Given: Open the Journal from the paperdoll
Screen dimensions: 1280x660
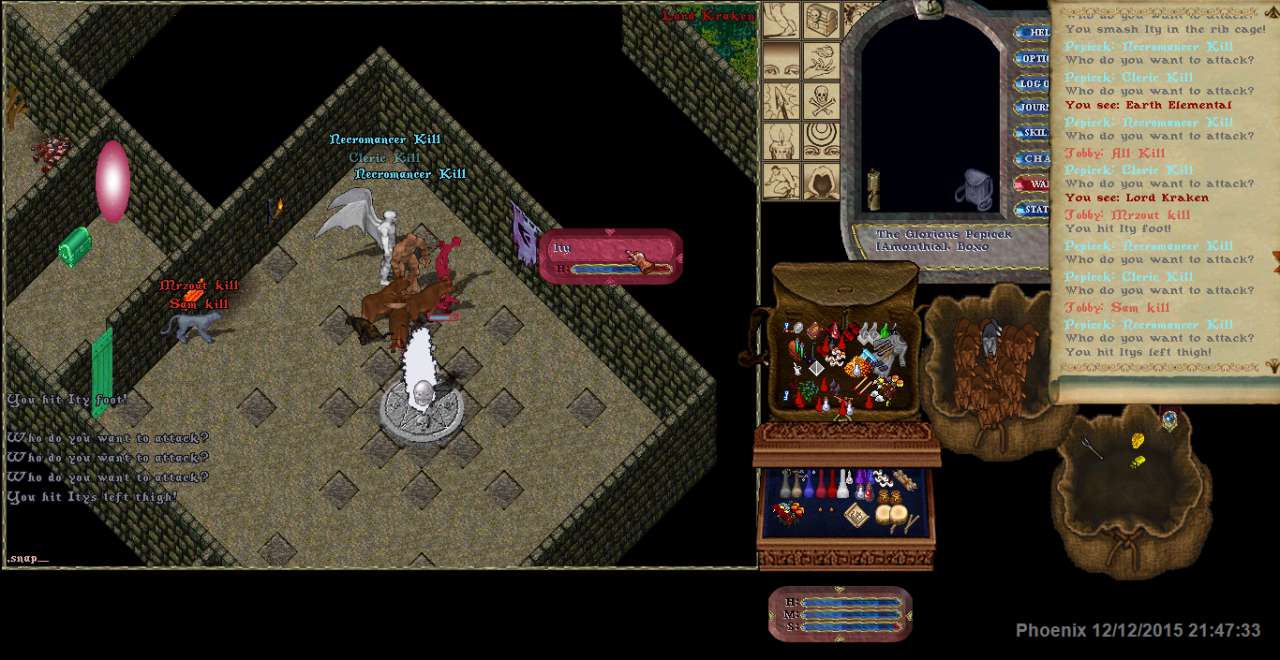Looking at the screenshot, I should (1033, 108).
